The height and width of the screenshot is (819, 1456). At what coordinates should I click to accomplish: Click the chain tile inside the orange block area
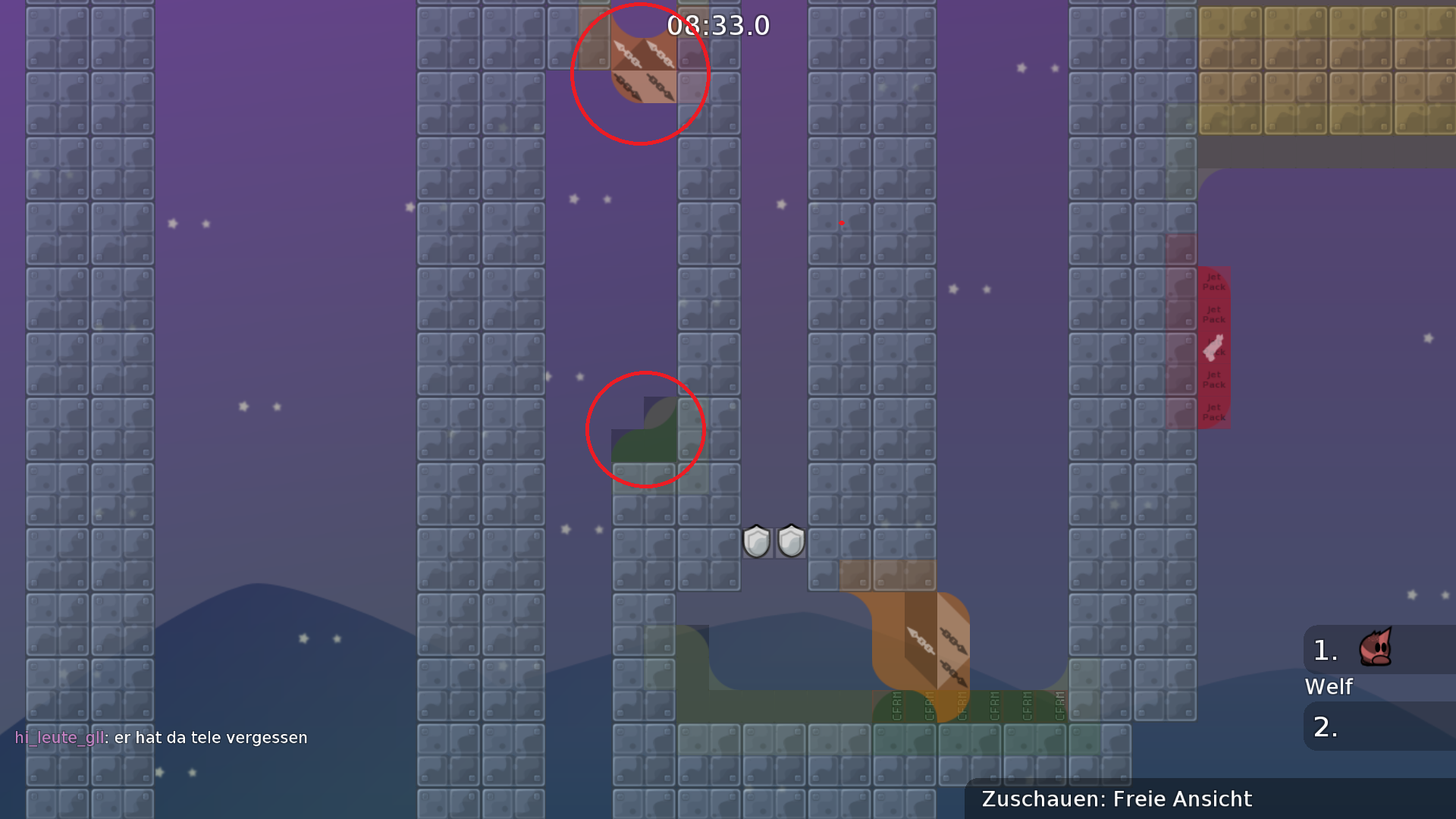coord(920,641)
